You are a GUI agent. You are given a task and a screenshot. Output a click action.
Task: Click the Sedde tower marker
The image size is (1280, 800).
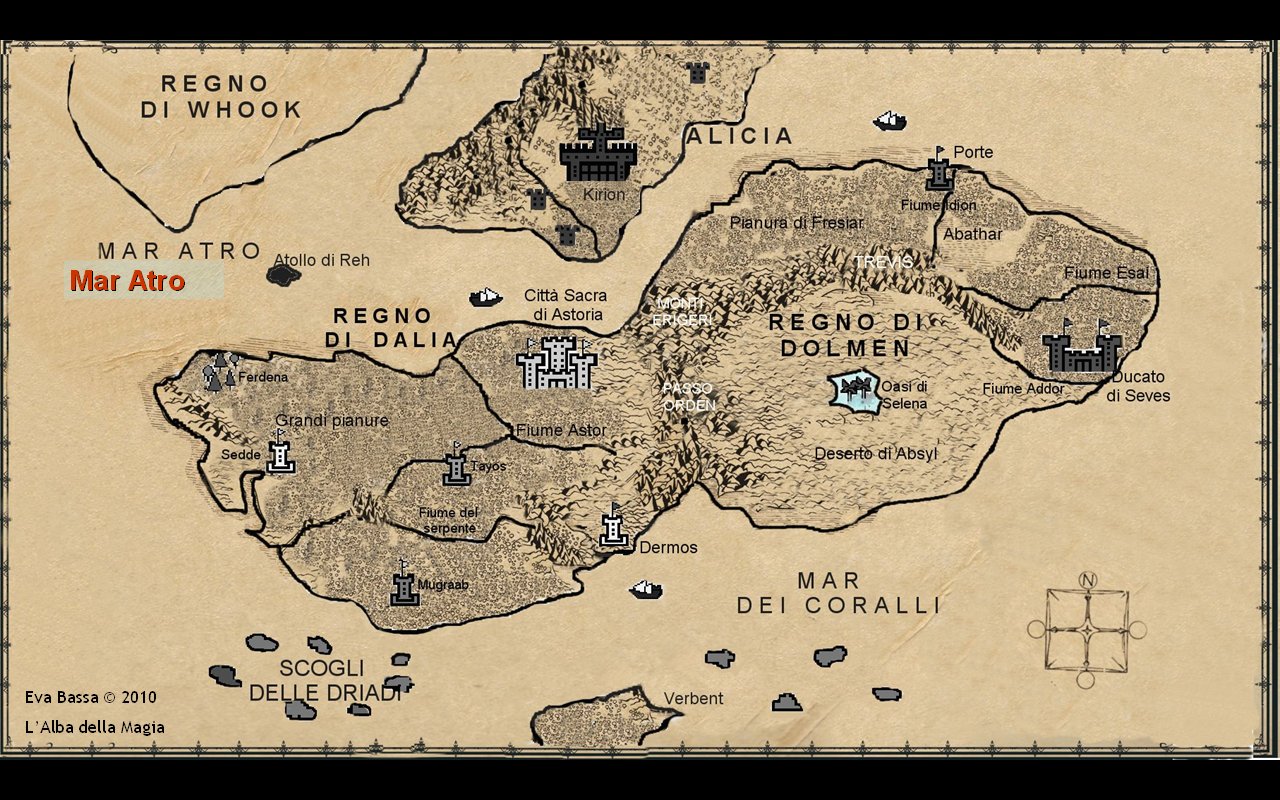(281, 453)
